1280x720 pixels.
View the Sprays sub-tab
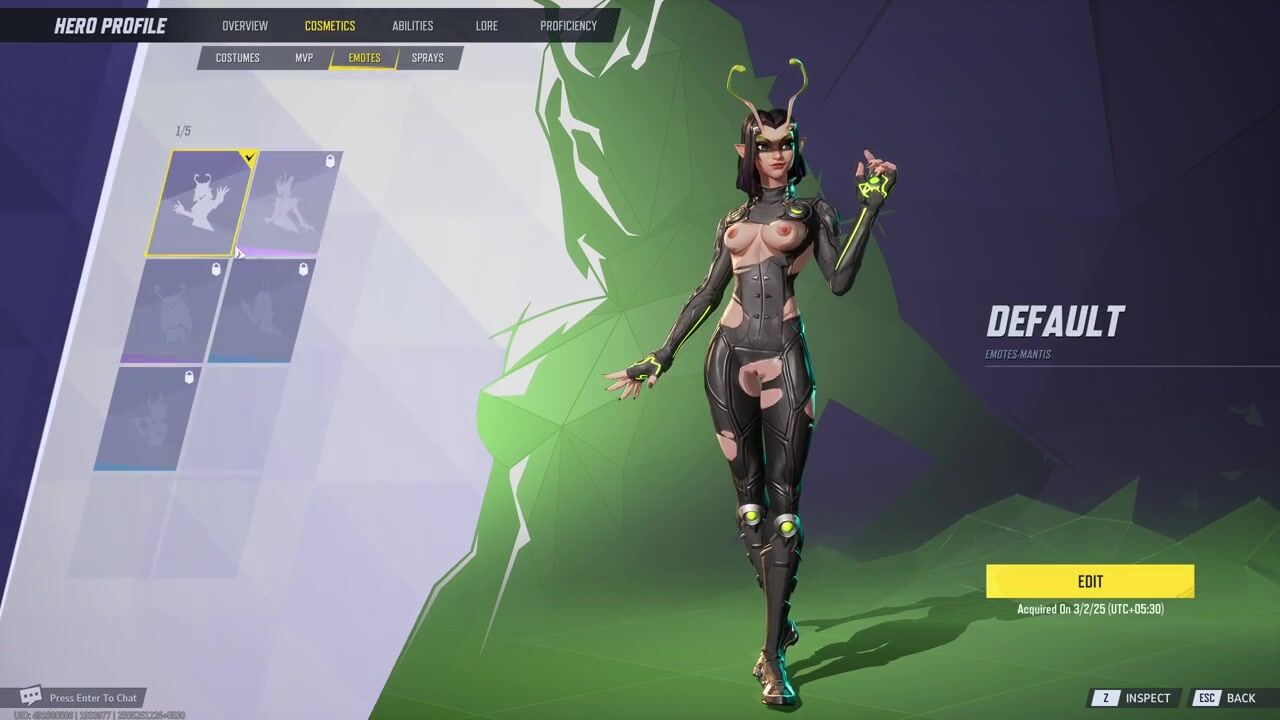pyautogui.click(x=427, y=58)
